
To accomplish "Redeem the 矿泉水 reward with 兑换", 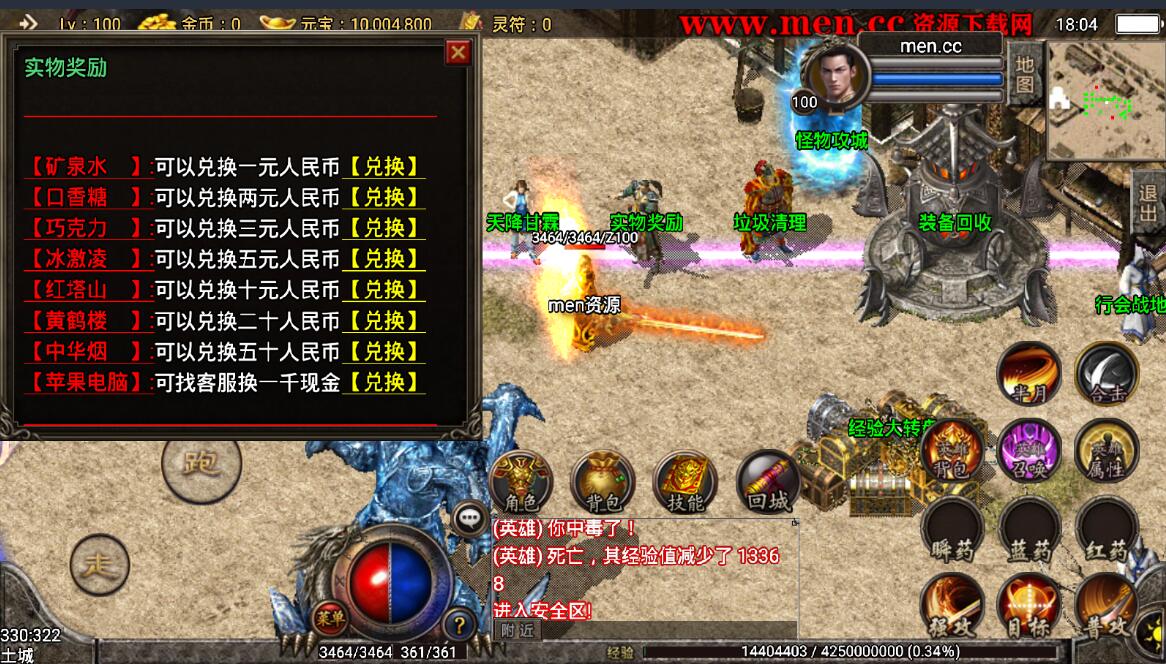I will (x=384, y=166).
